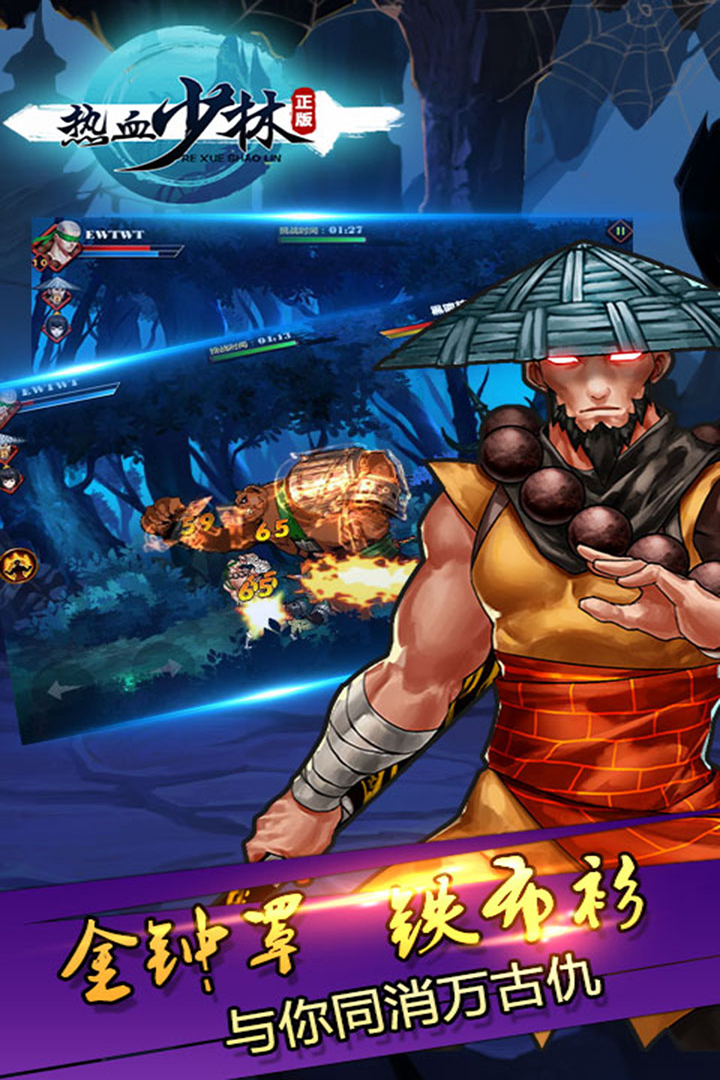Image resolution: width=720 pixels, height=1080 pixels.
Task: Select the straw-hat ally portrait
Action: (57, 294)
